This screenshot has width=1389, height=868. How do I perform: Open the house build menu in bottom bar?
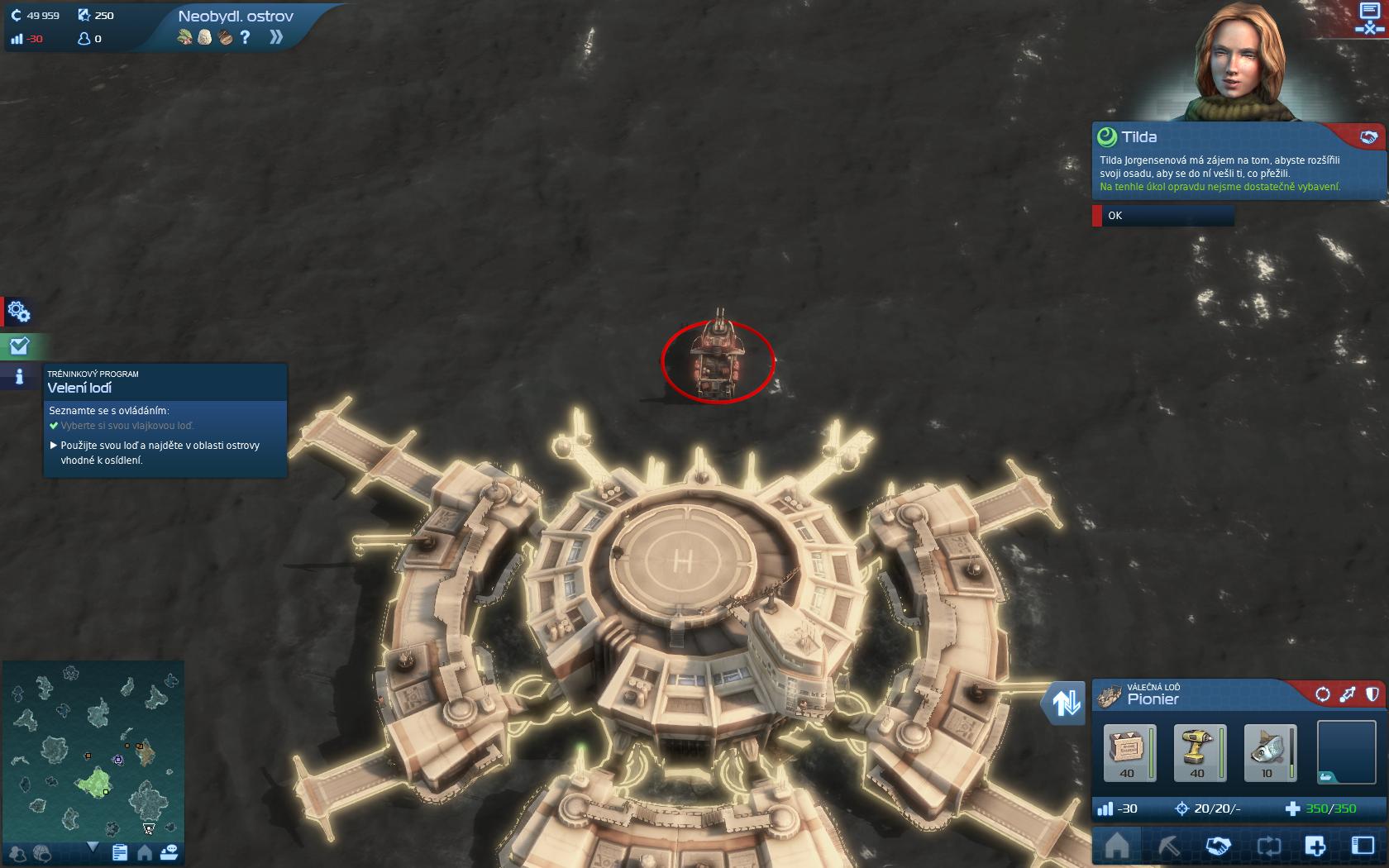[x=1117, y=847]
